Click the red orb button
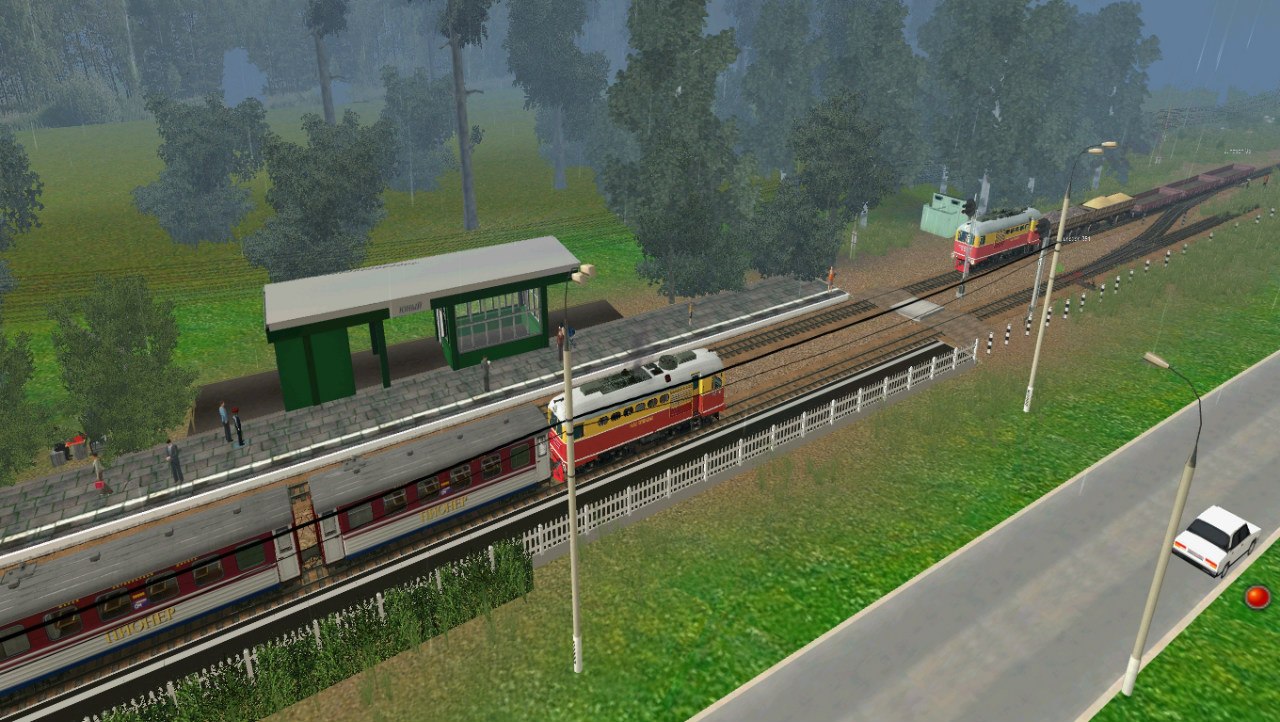 coord(1257,597)
